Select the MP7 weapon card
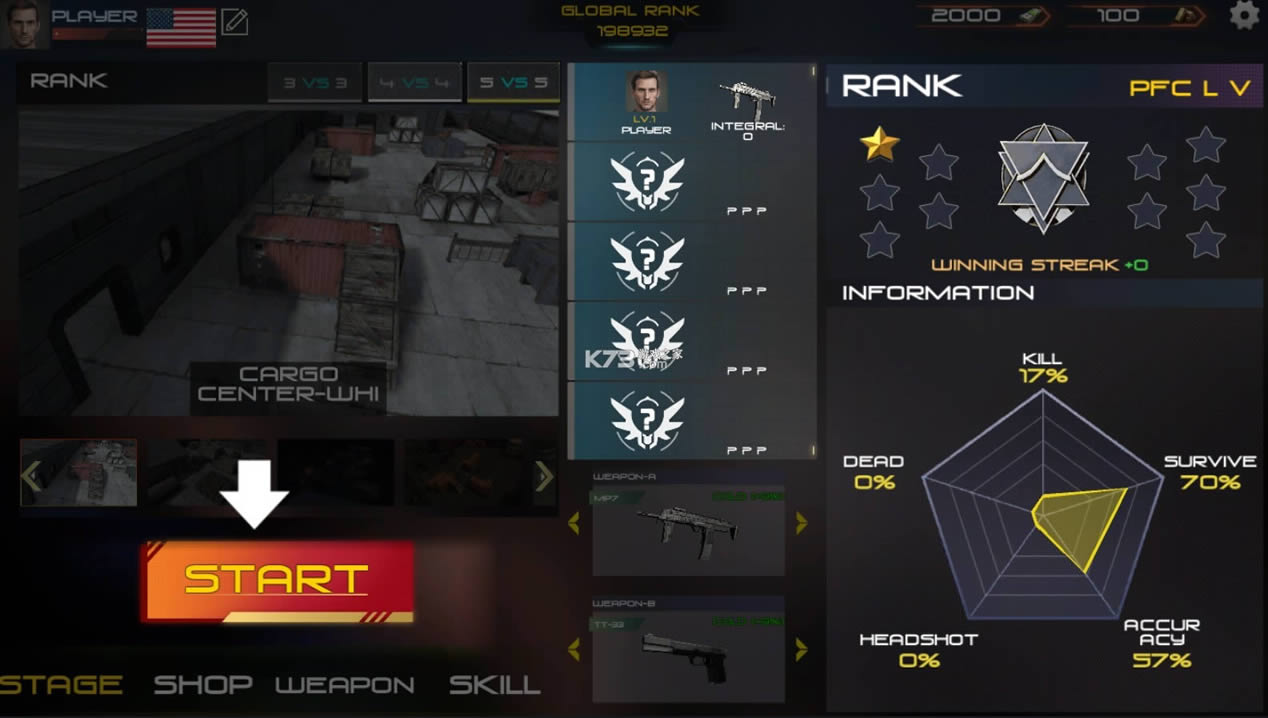Viewport: 1268px width, 718px height. pyautogui.click(x=688, y=530)
